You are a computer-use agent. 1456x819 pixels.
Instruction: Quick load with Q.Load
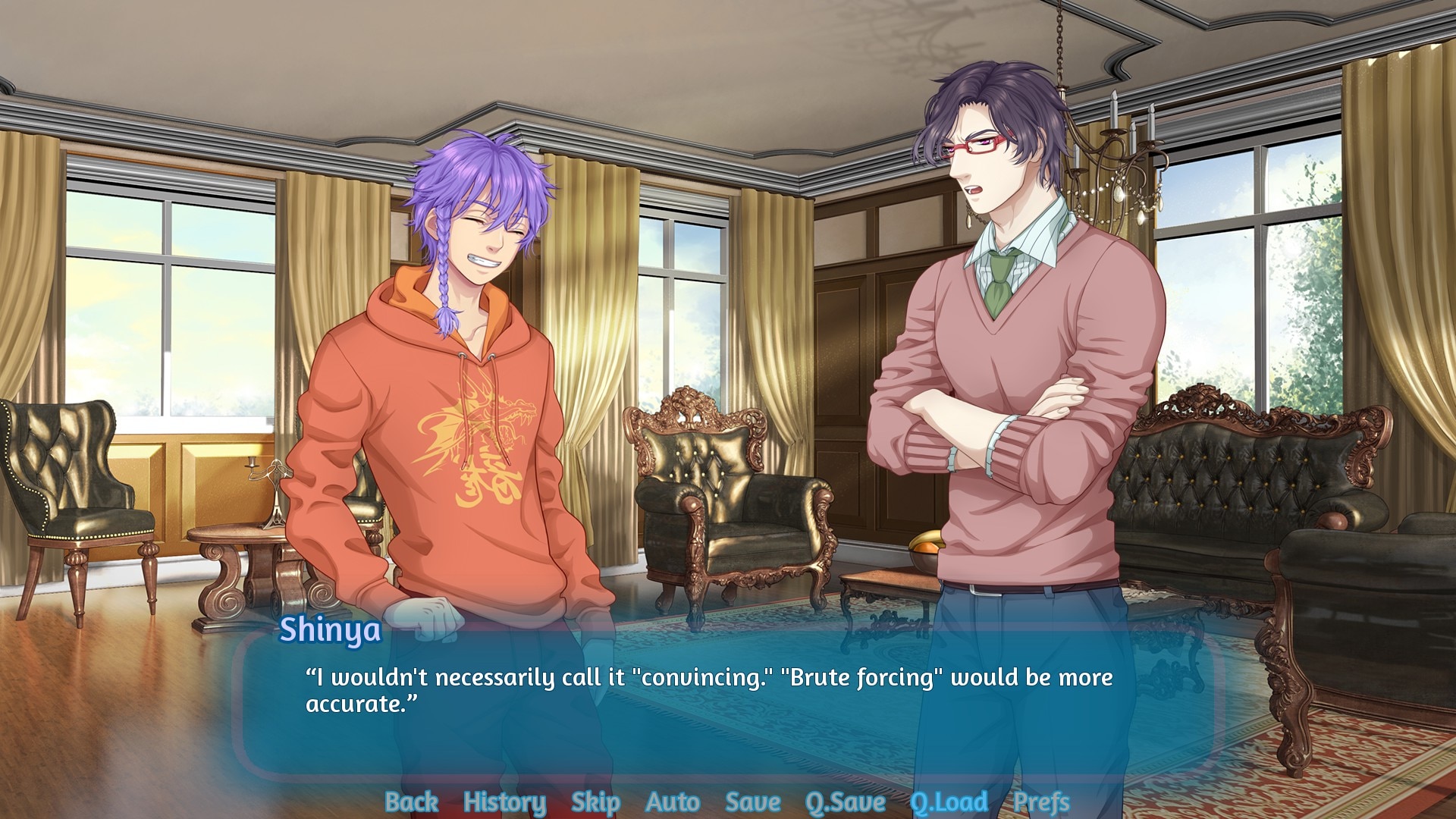[949, 802]
